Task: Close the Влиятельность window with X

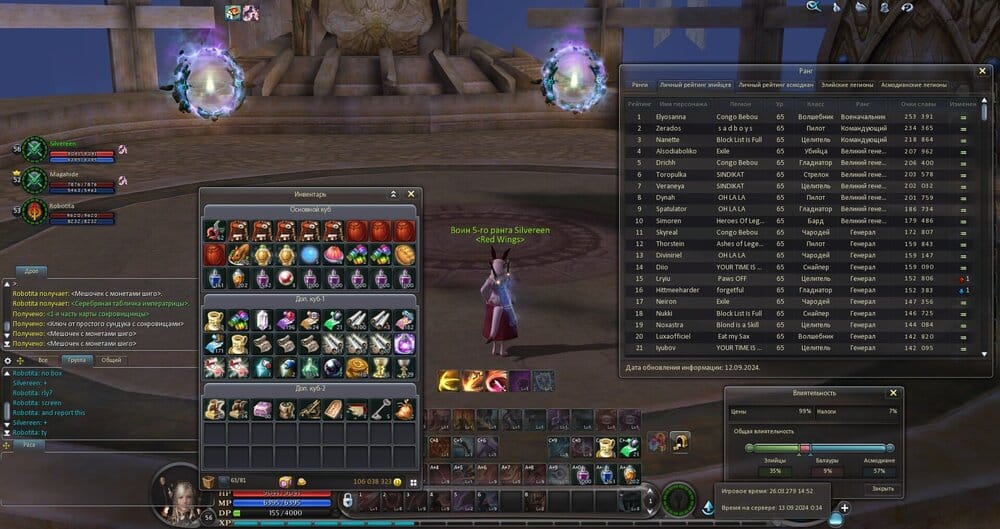Action: [x=893, y=394]
